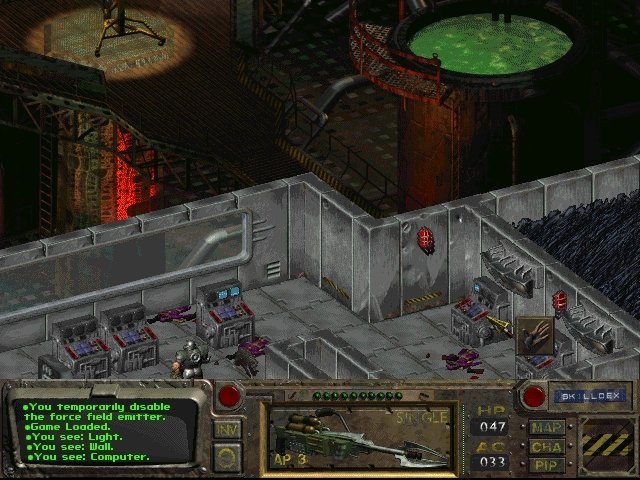Open the Skilldex panel

[x=588, y=396]
